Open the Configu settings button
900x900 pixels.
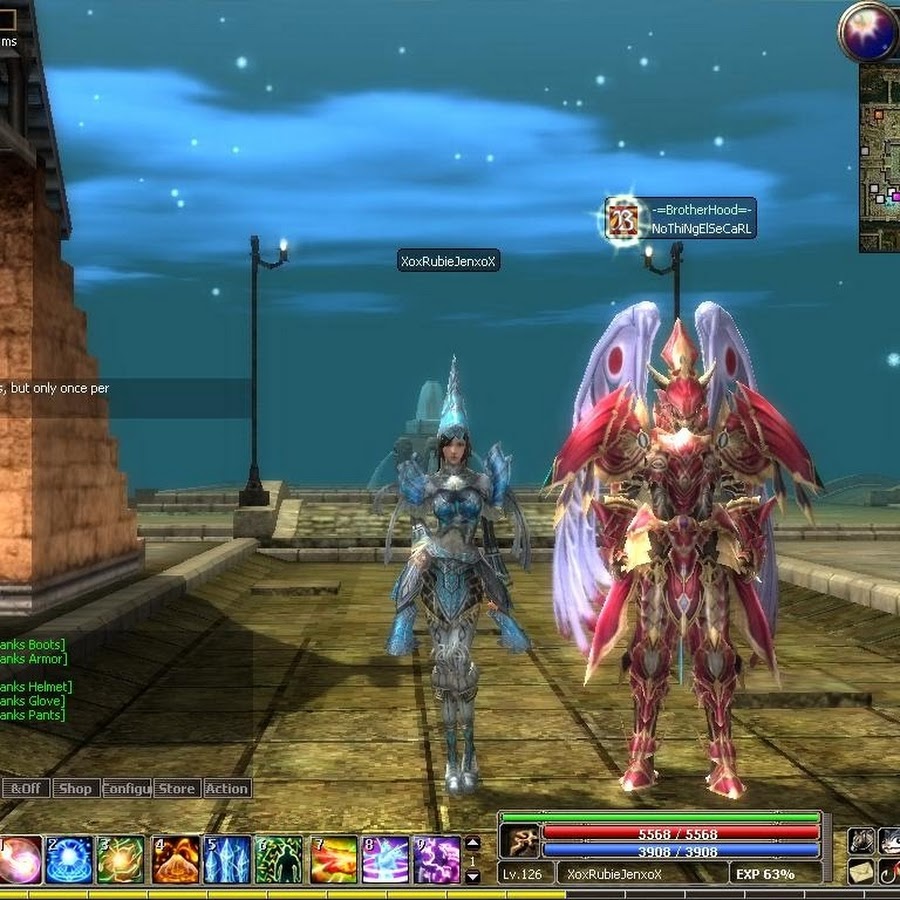126,788
